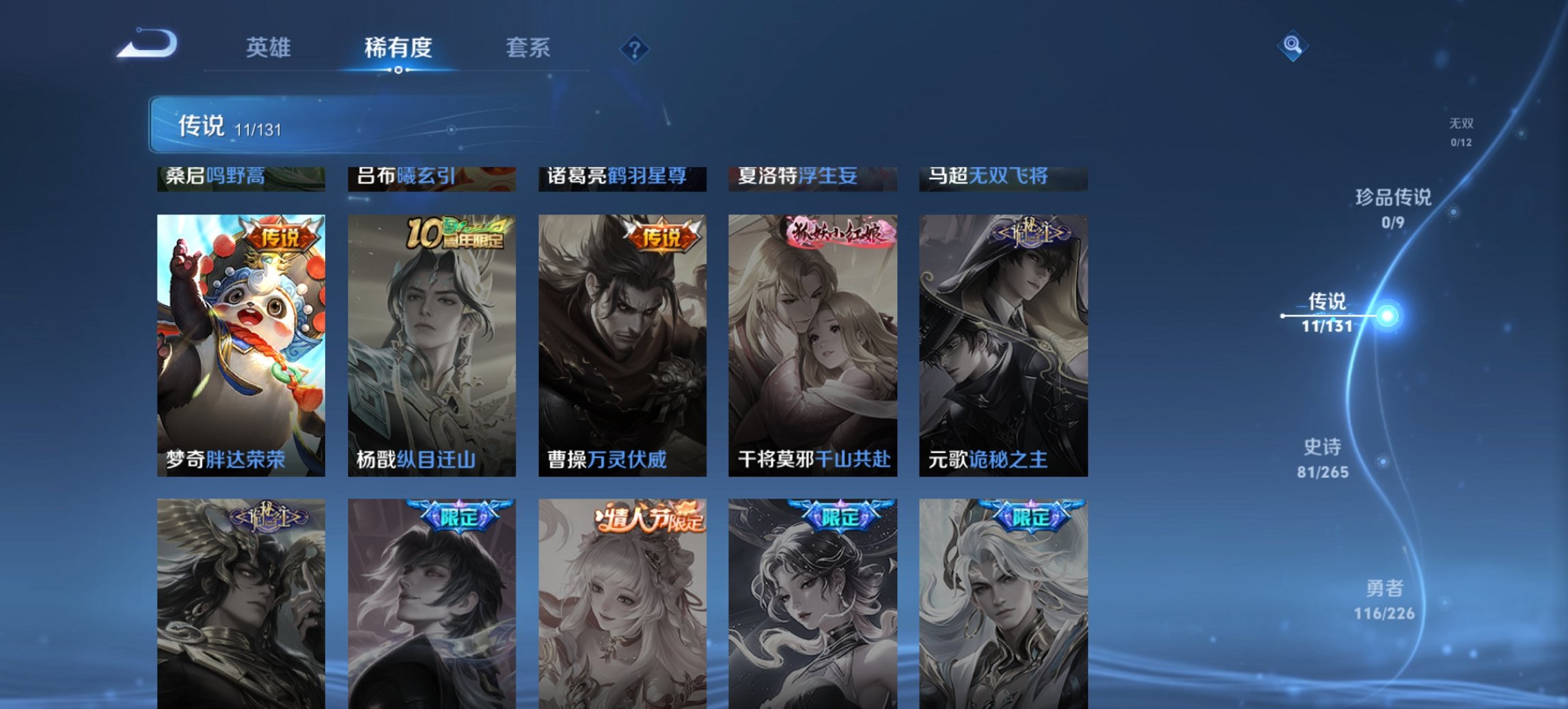Click the help question mark icon
This screenshot has height=709, width=1568.
pyautogui.click(x=633, y=48)
